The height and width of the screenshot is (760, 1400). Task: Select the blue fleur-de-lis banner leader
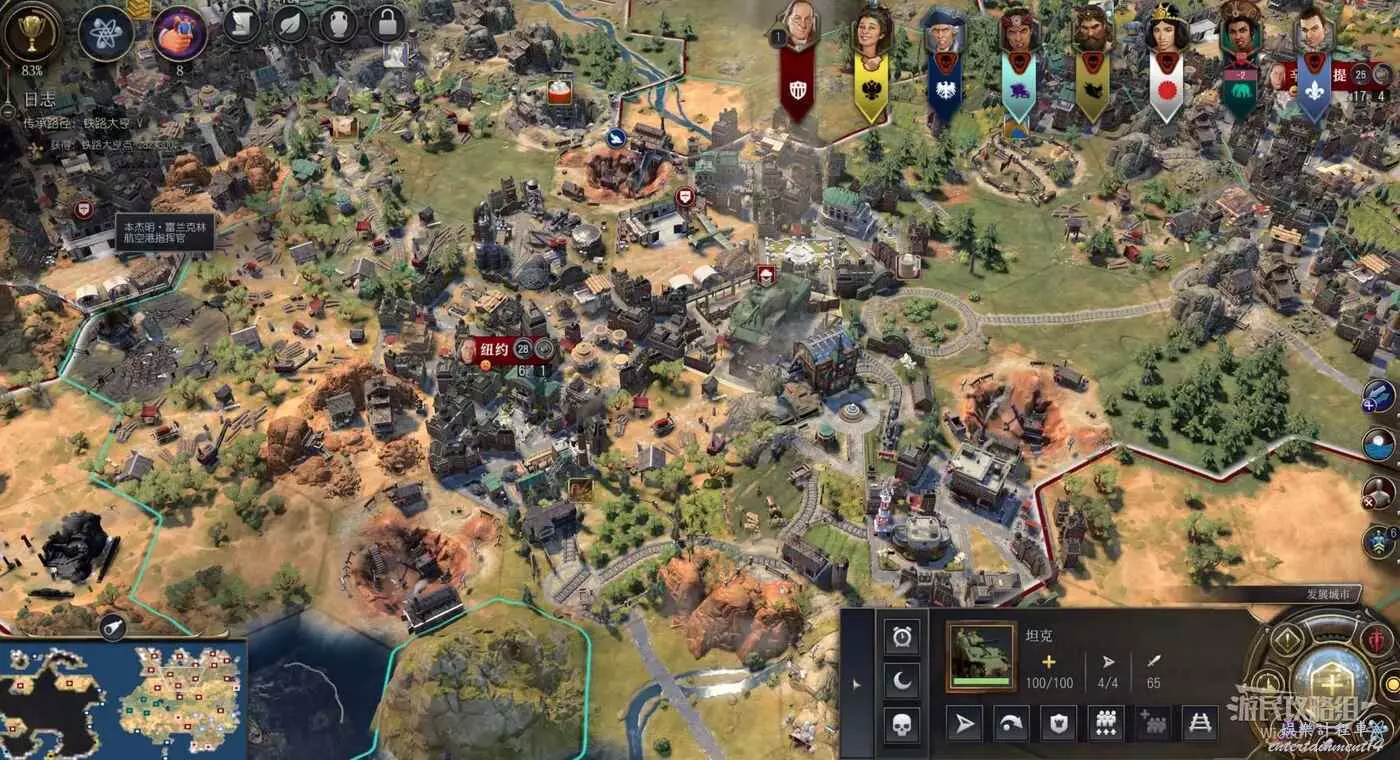tap(1313, 62)
